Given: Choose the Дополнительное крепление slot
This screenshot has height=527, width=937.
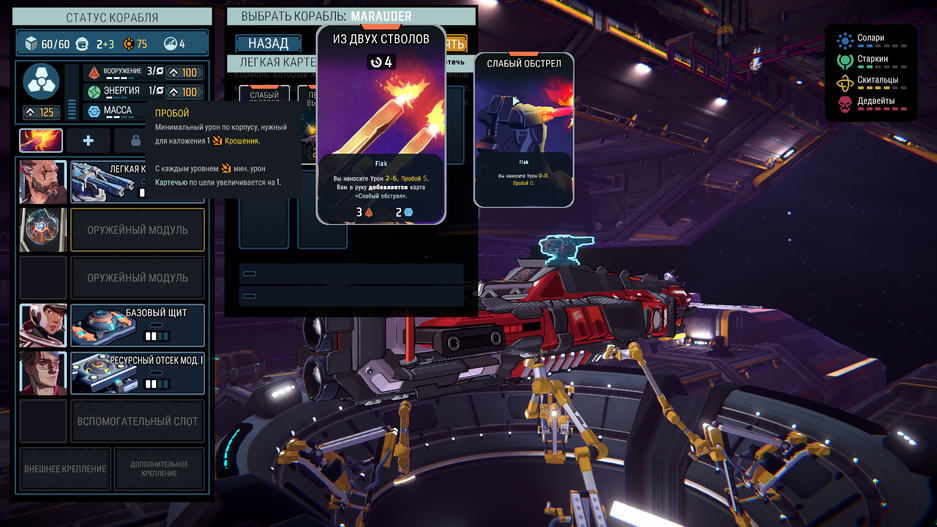Looking at the screenshot, I should (x=159, y=469).
